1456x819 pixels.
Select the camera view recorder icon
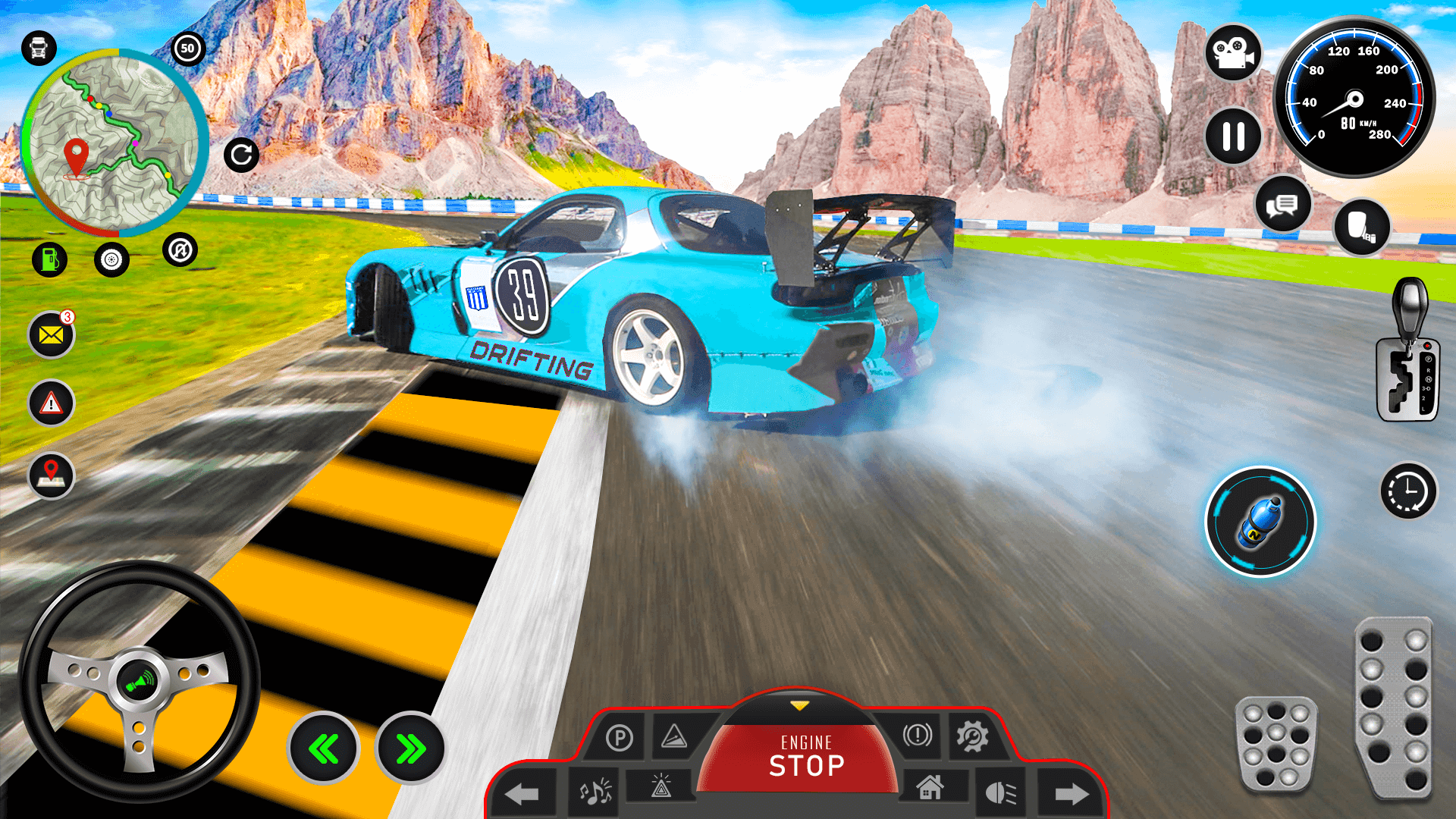(1235, 55)
